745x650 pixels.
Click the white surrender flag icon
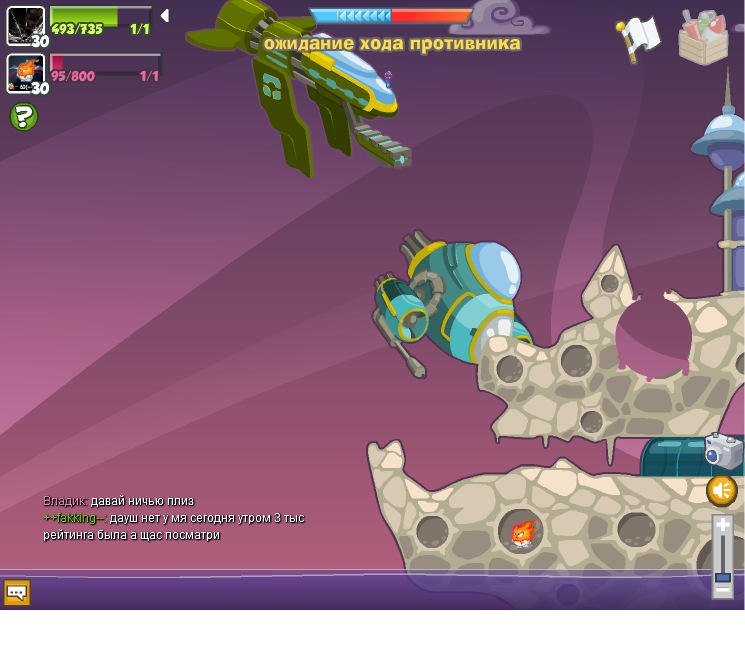pos(640,36)
